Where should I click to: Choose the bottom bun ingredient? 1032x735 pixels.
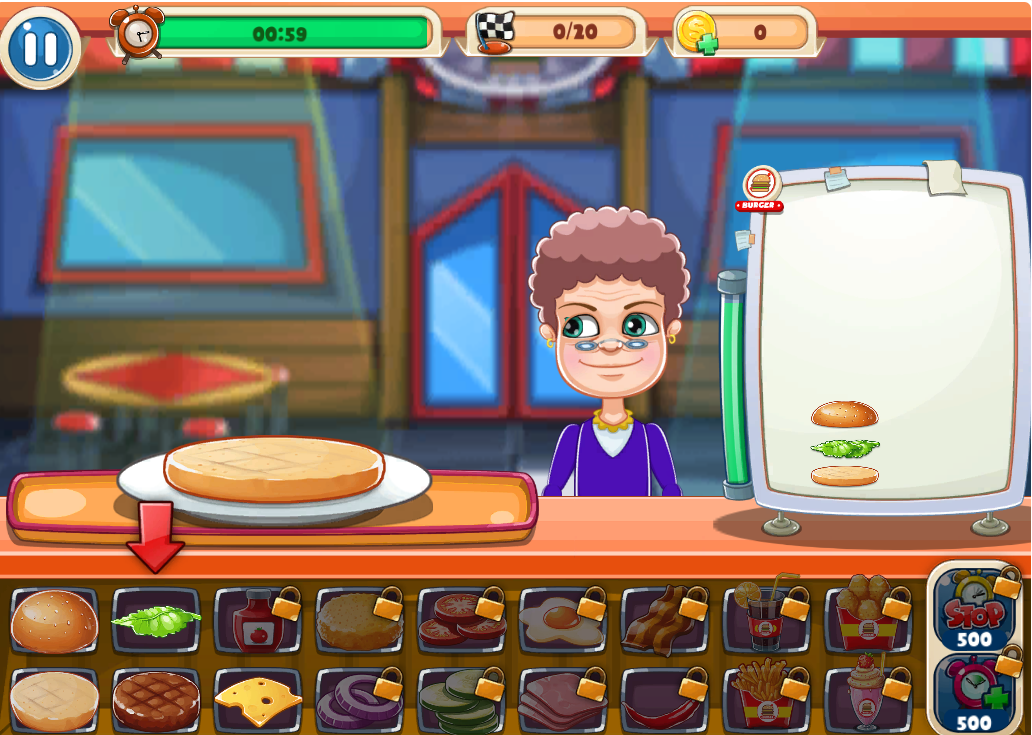(x=55, y=700)
